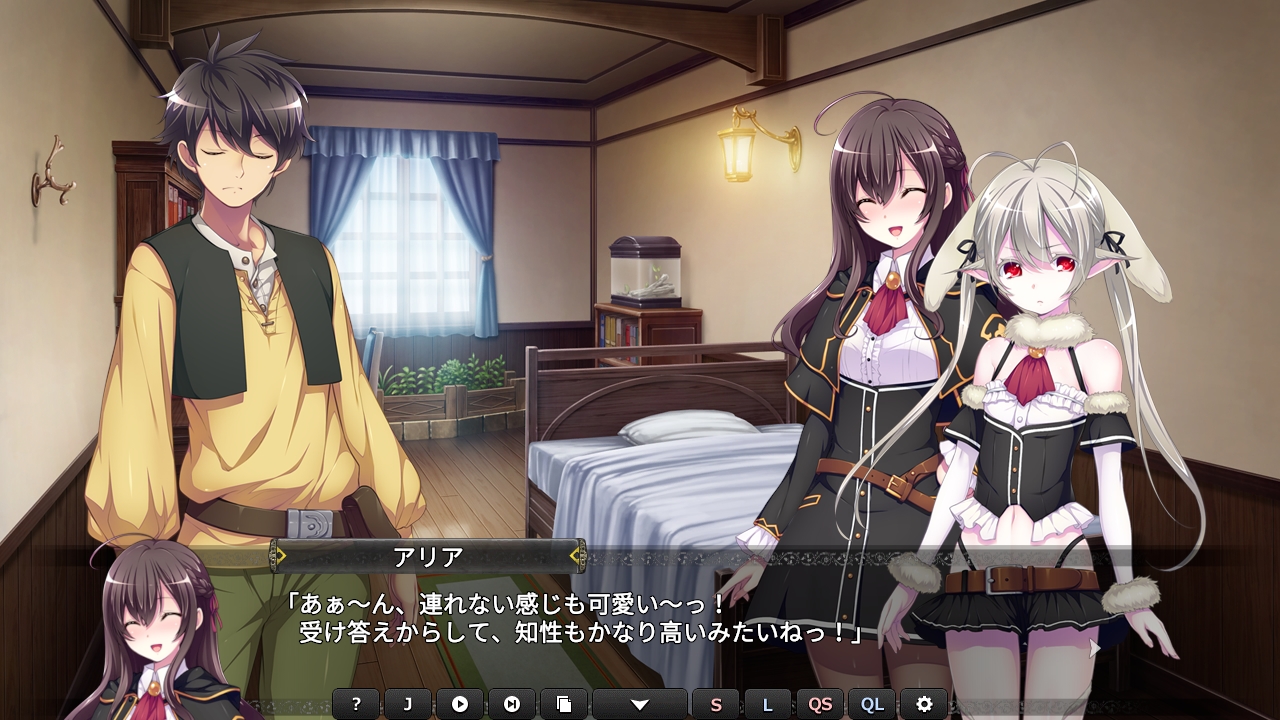Open the Save menu with S
The image size is (1280, 720).
point(716,704)
